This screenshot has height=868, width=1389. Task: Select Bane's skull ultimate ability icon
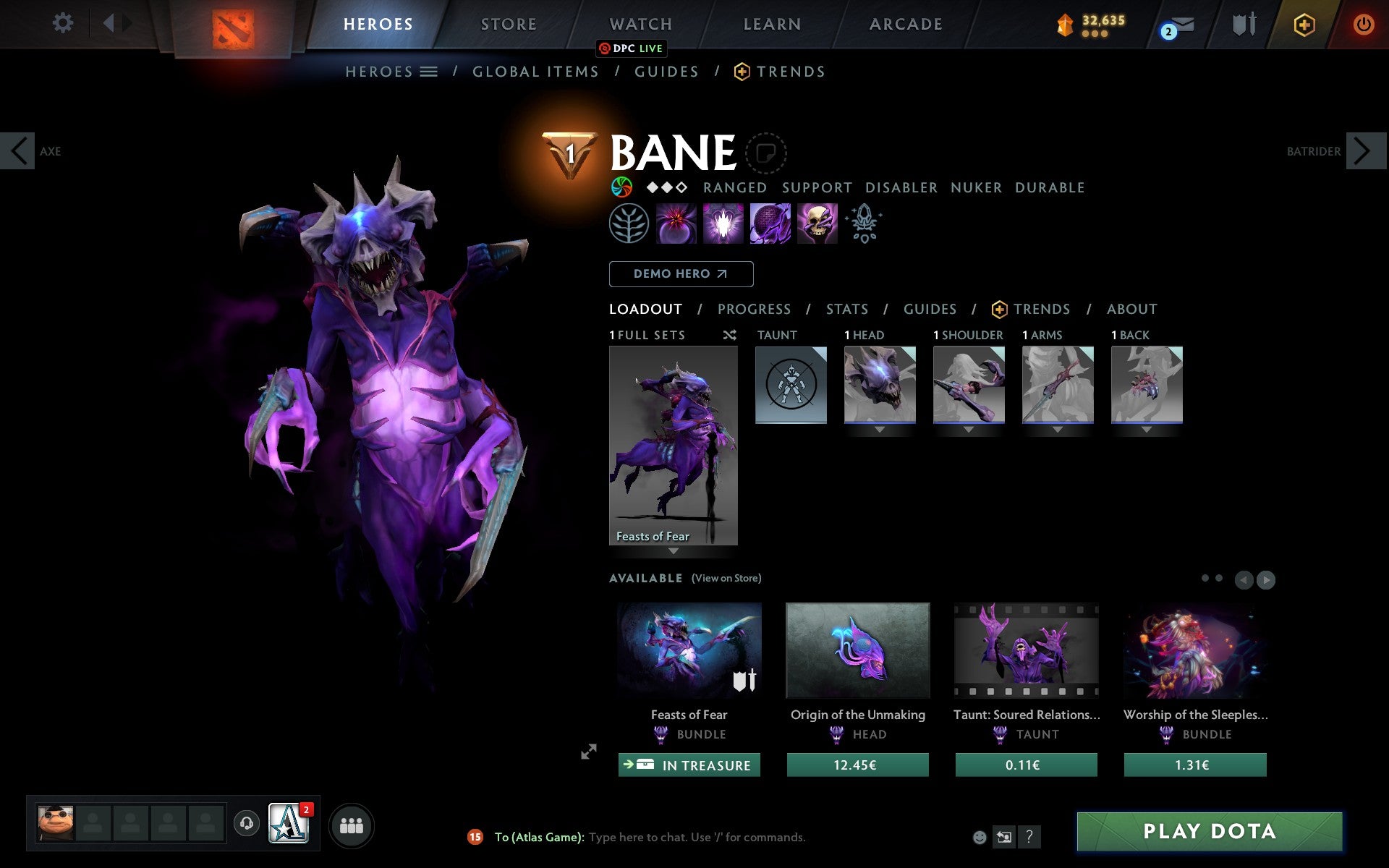point(817,224)
